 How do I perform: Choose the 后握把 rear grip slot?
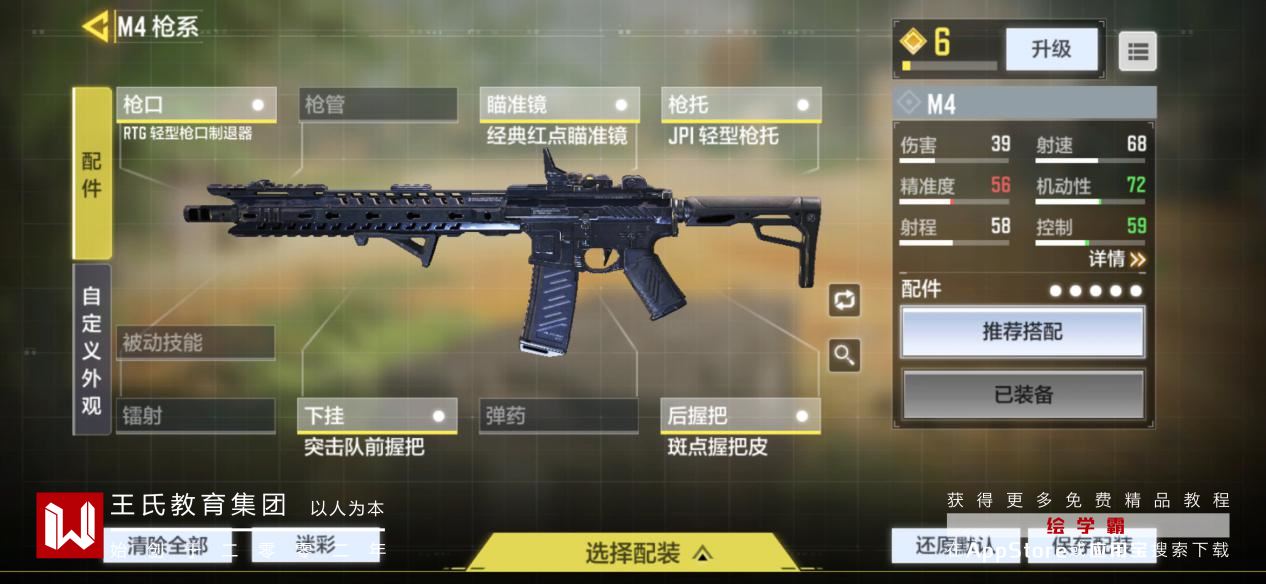[x=741, y=416]
